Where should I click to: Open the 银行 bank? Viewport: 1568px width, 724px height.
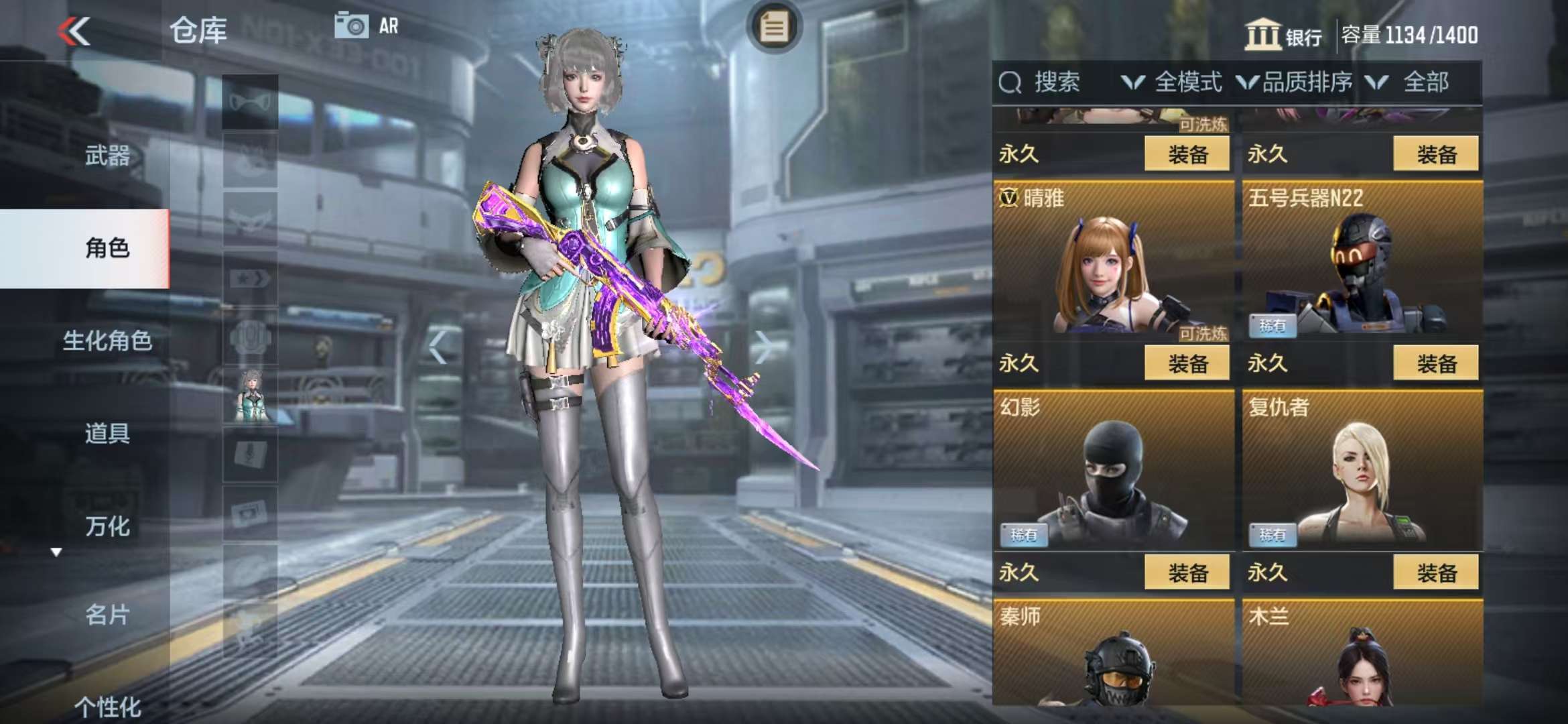coord(1283,35)
